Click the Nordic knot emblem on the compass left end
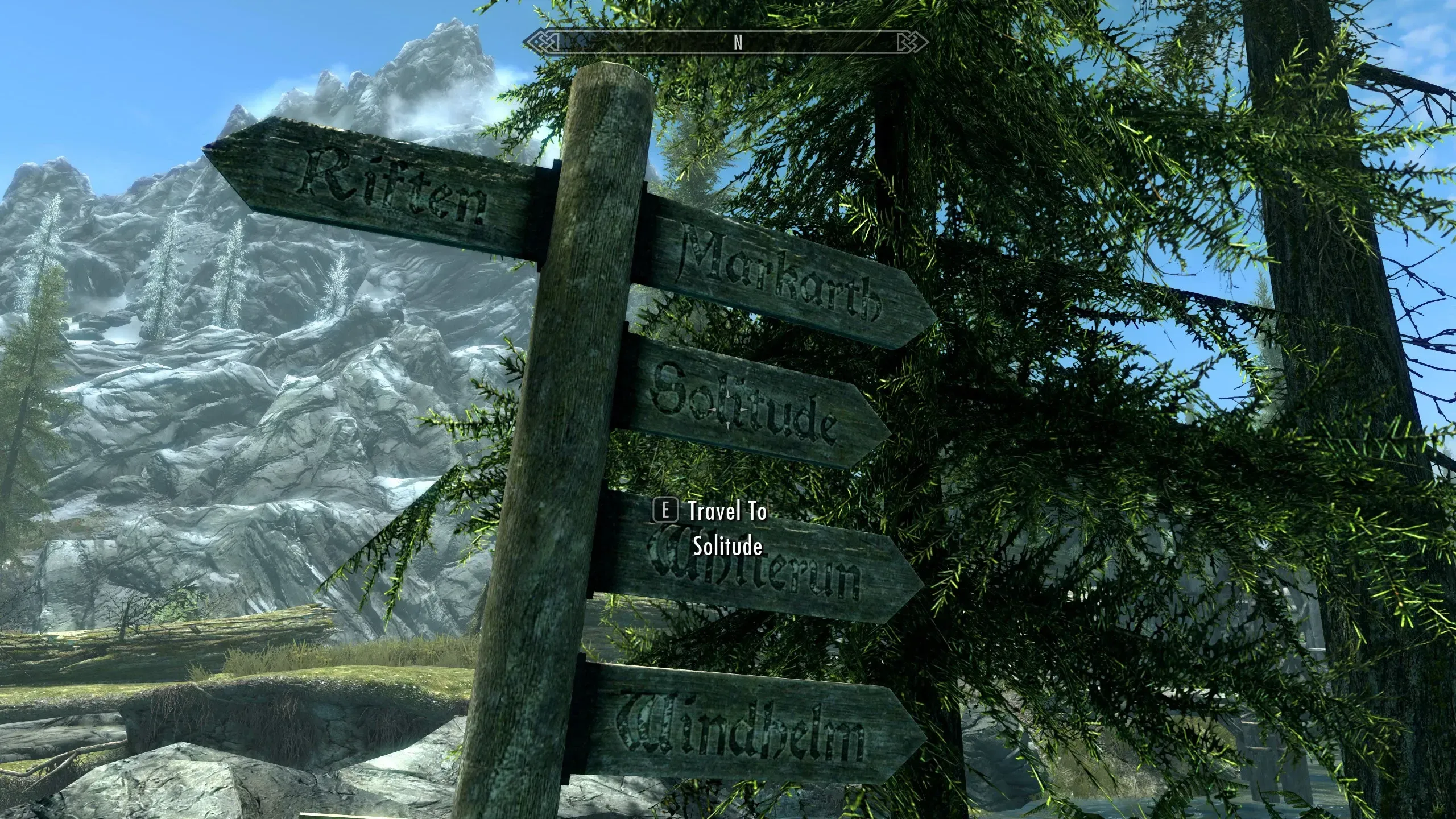1456x819 pixels. pyautogui.click(x=540, y=40)
